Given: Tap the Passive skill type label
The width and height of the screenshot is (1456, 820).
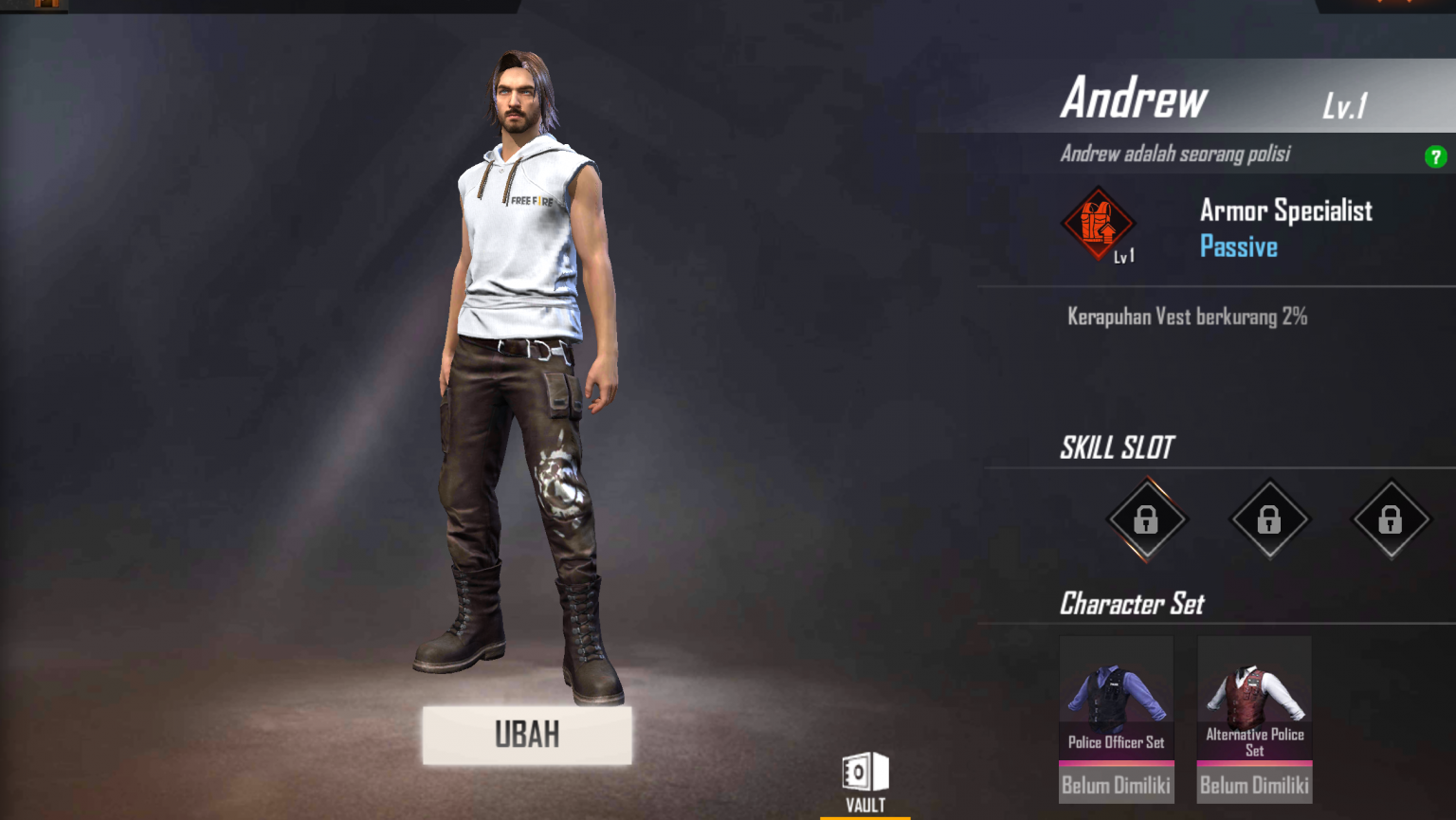Looking at the screenshot, I should (x=1238, y=246).
